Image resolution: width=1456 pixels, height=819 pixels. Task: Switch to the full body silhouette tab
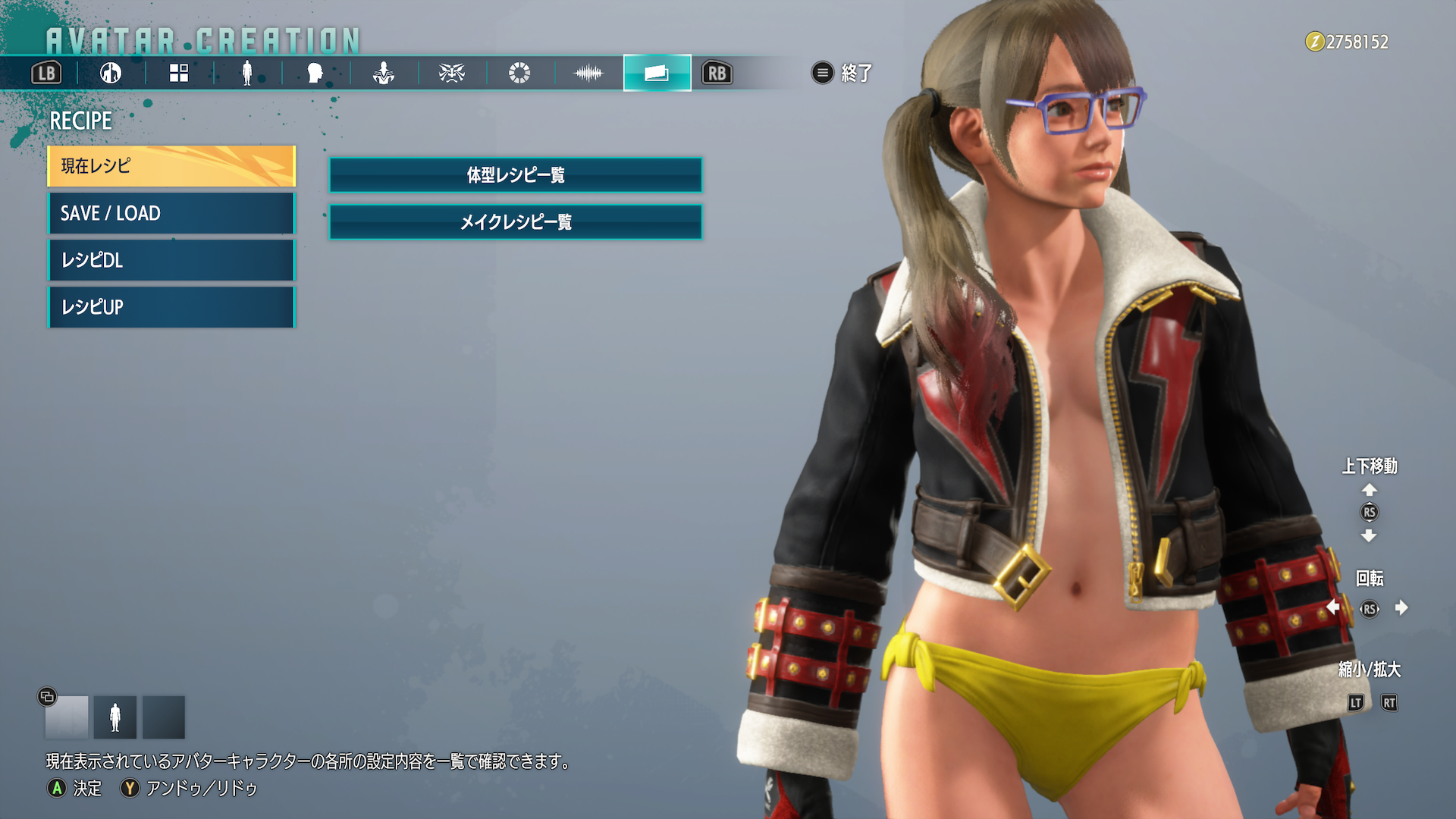[x=246, y=73]
